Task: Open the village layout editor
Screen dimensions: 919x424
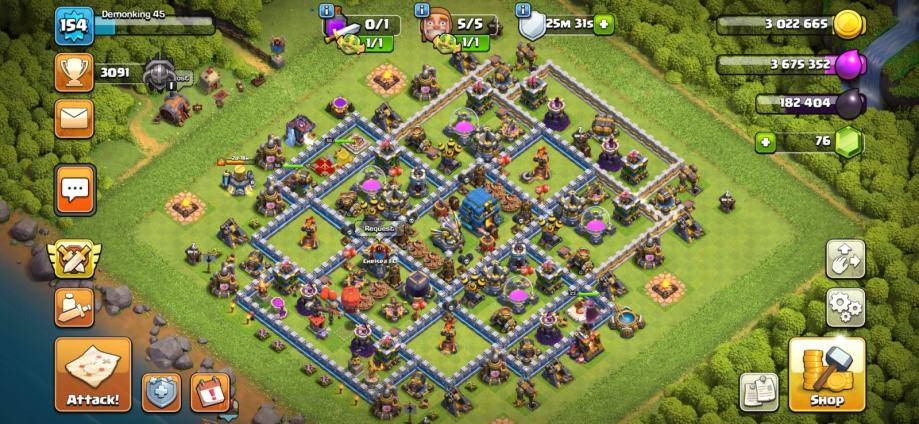Action: click(x=845, y=259)
